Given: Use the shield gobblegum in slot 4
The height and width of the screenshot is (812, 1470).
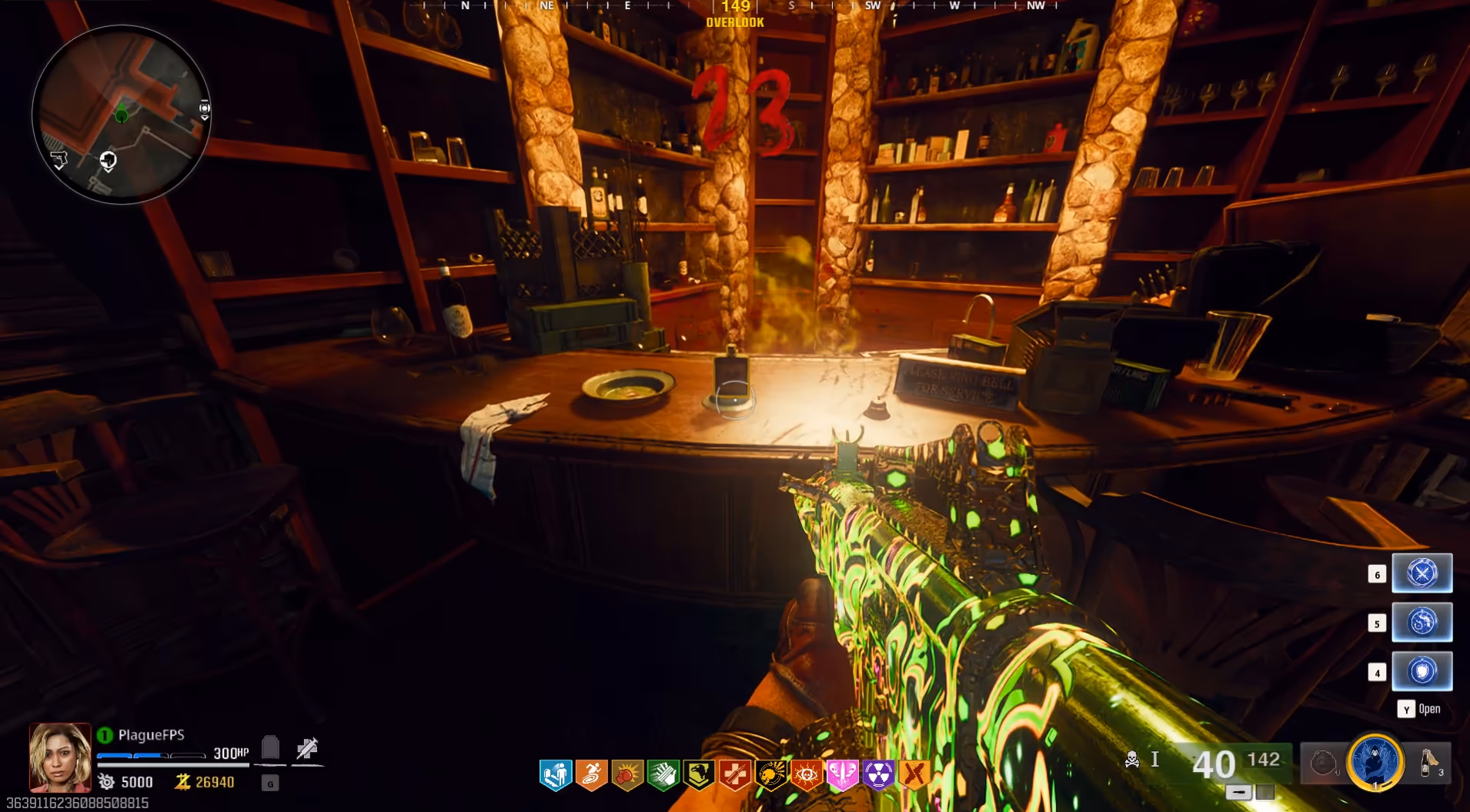Looking at the screenshot, I should pos(1422,671).
